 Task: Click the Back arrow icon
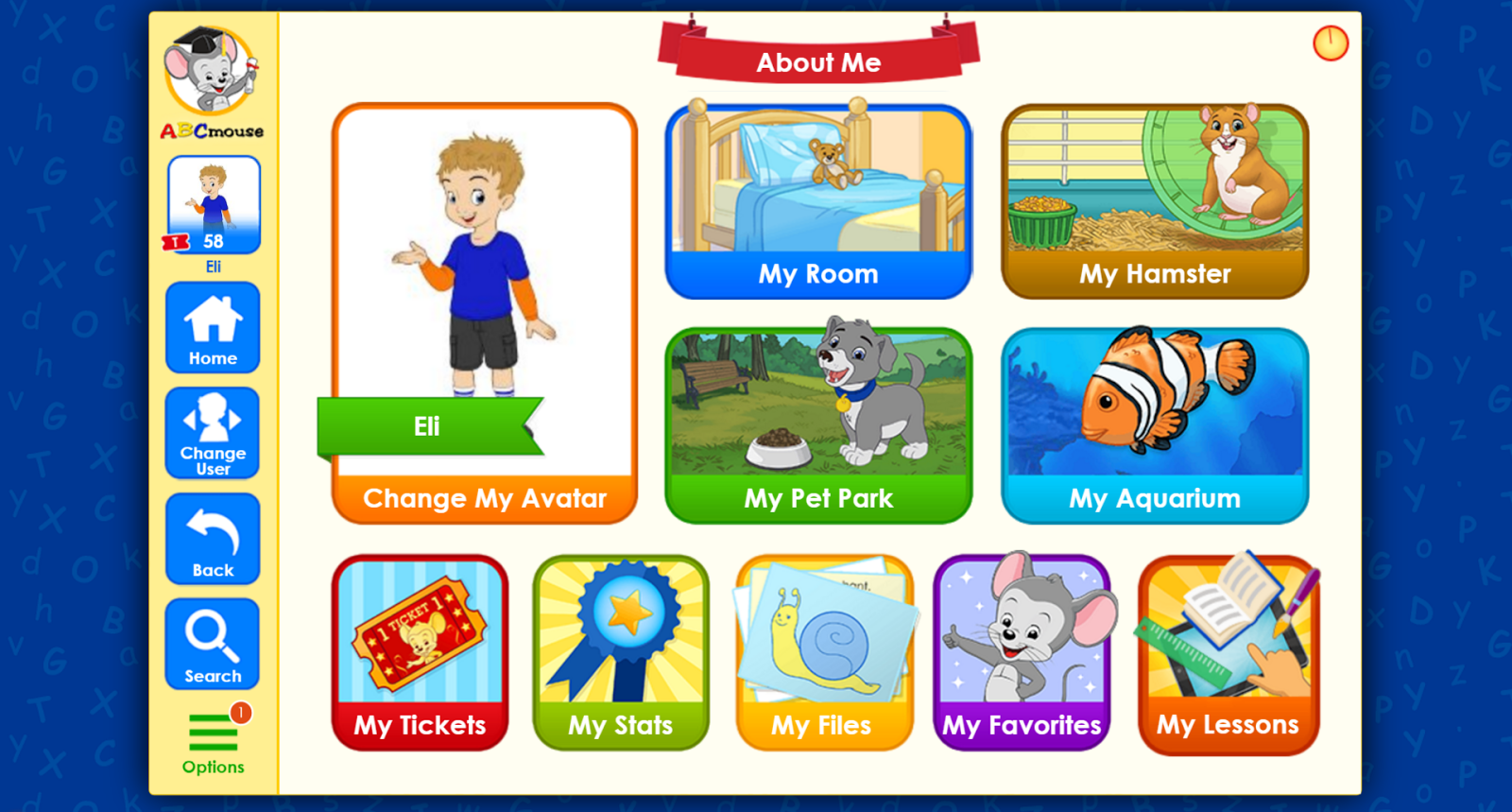point(212,537)
